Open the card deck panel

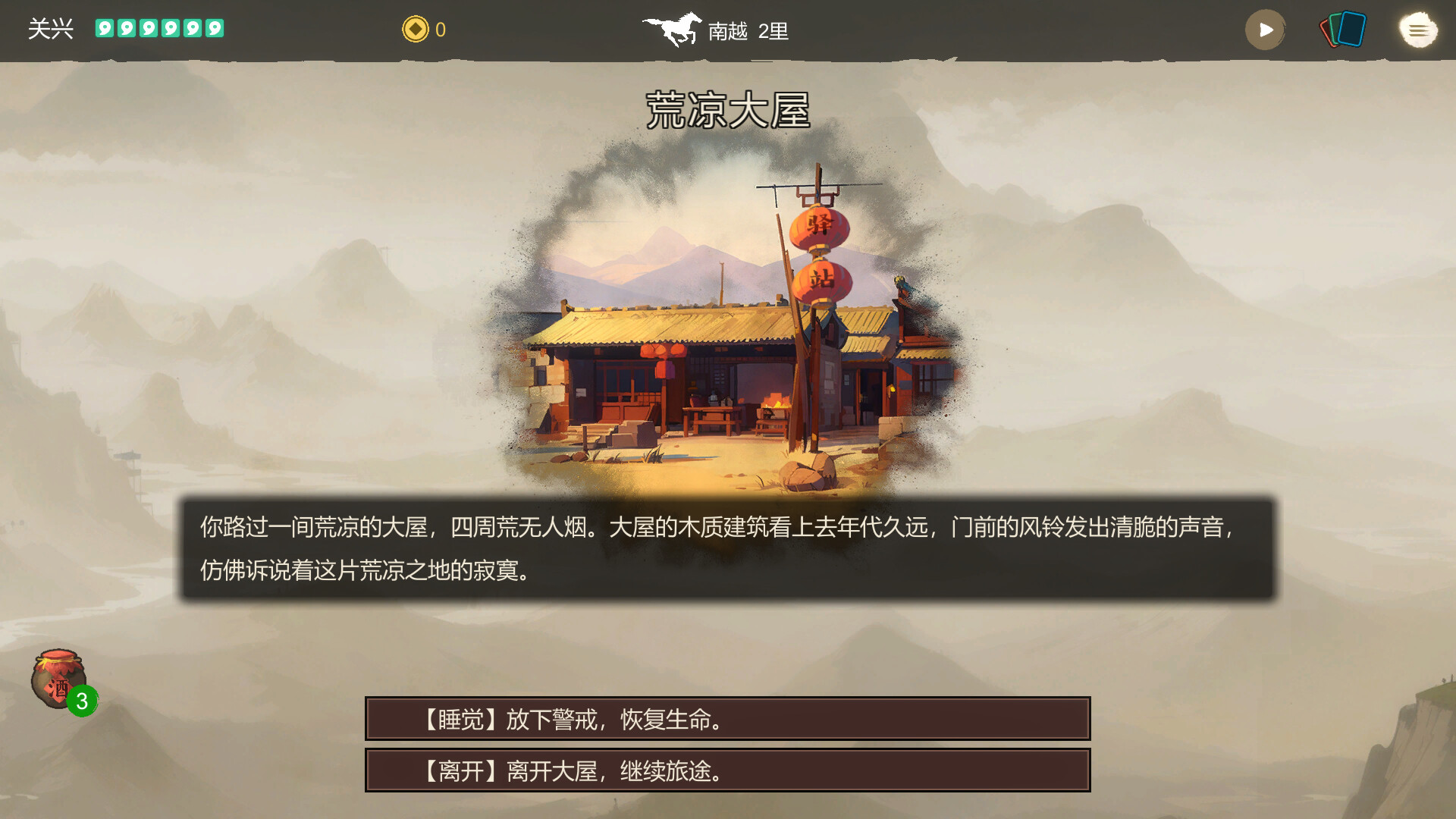[x=1342, y=30]
